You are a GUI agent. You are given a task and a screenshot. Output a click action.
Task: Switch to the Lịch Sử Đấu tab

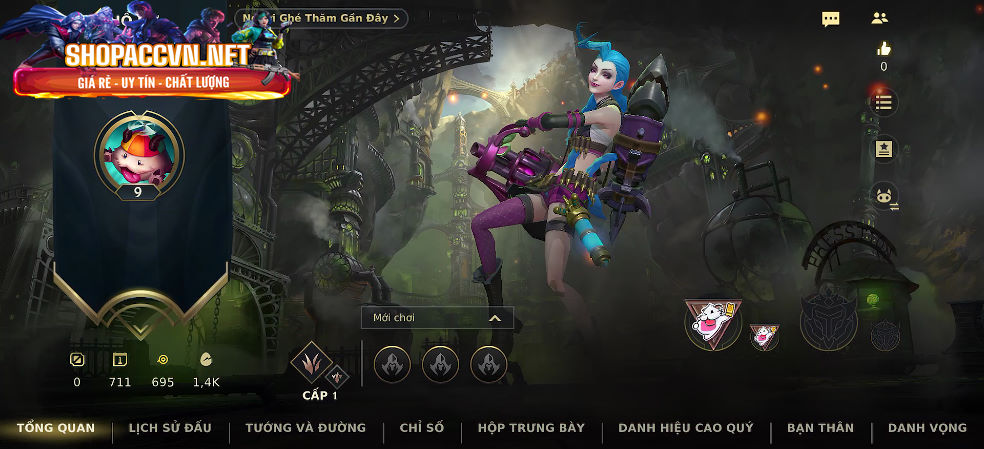pyautogui.click(x=170, y=428)
